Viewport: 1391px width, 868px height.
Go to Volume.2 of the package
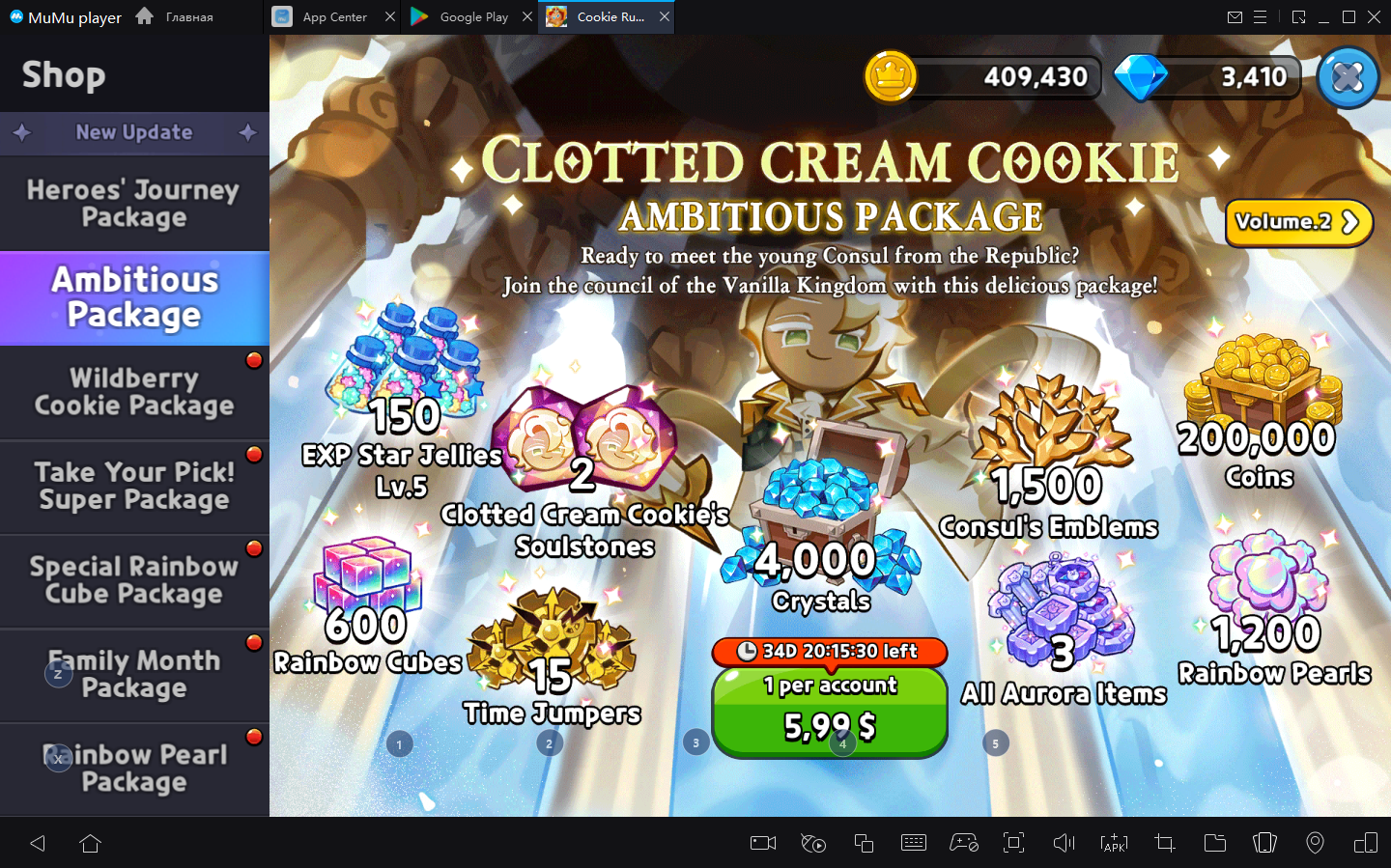point(1297,222)
